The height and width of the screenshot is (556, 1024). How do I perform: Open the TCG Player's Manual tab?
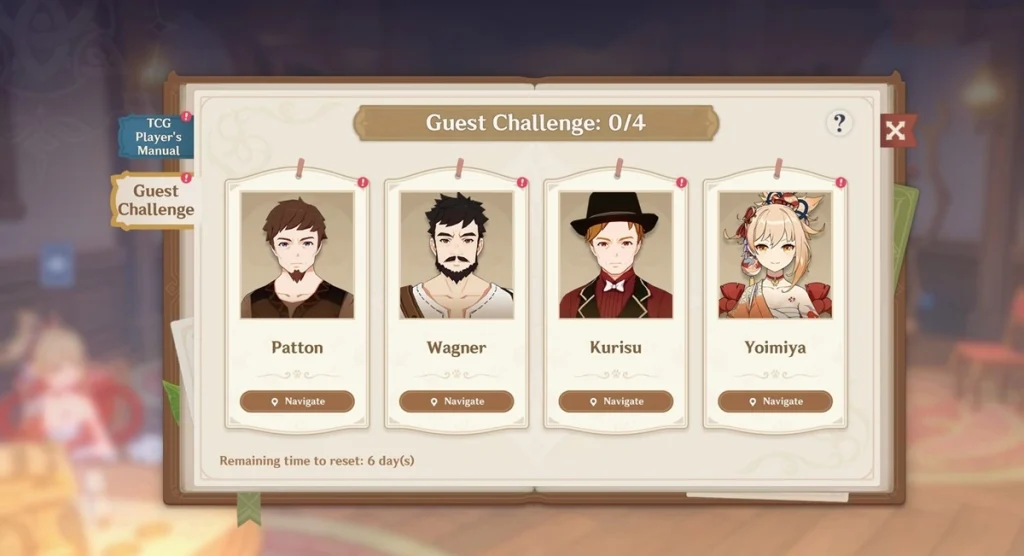155,136
